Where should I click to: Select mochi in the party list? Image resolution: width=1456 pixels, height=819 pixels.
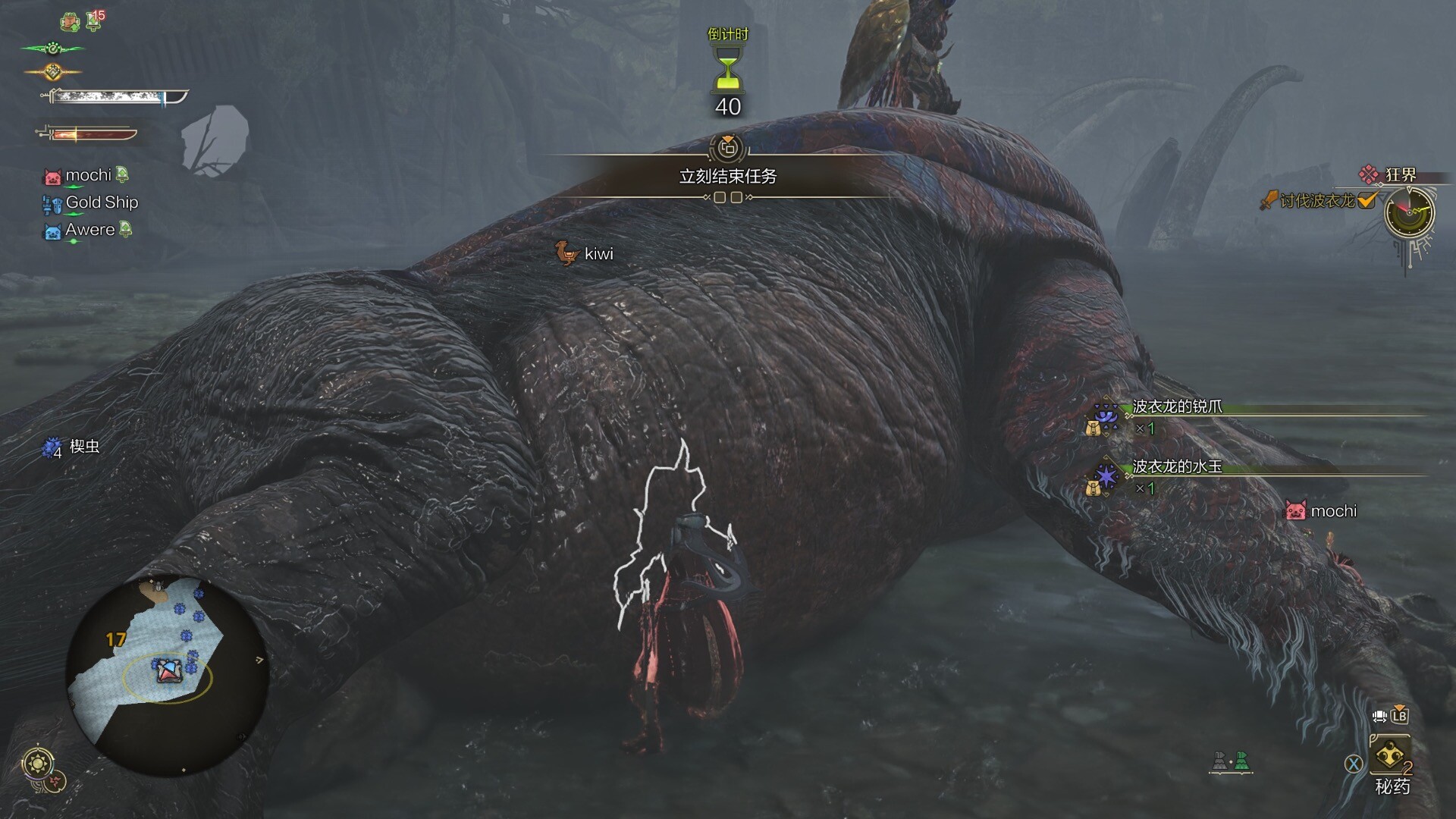point(88,175)
